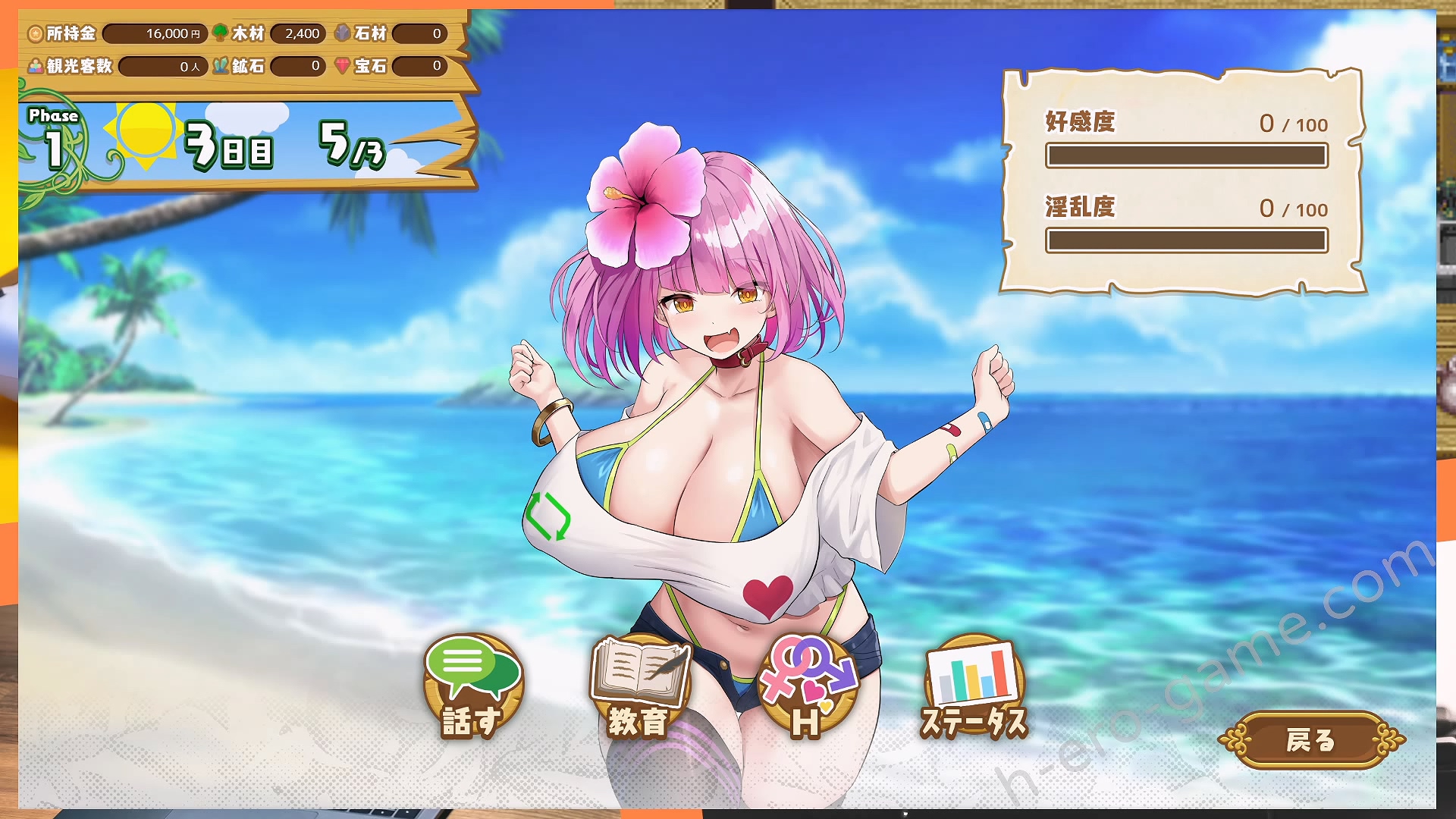Image resolution: width=1456 pixels, height=819 pixels.
Task: Go back with the 戻る button
Action: point(1310,739)
